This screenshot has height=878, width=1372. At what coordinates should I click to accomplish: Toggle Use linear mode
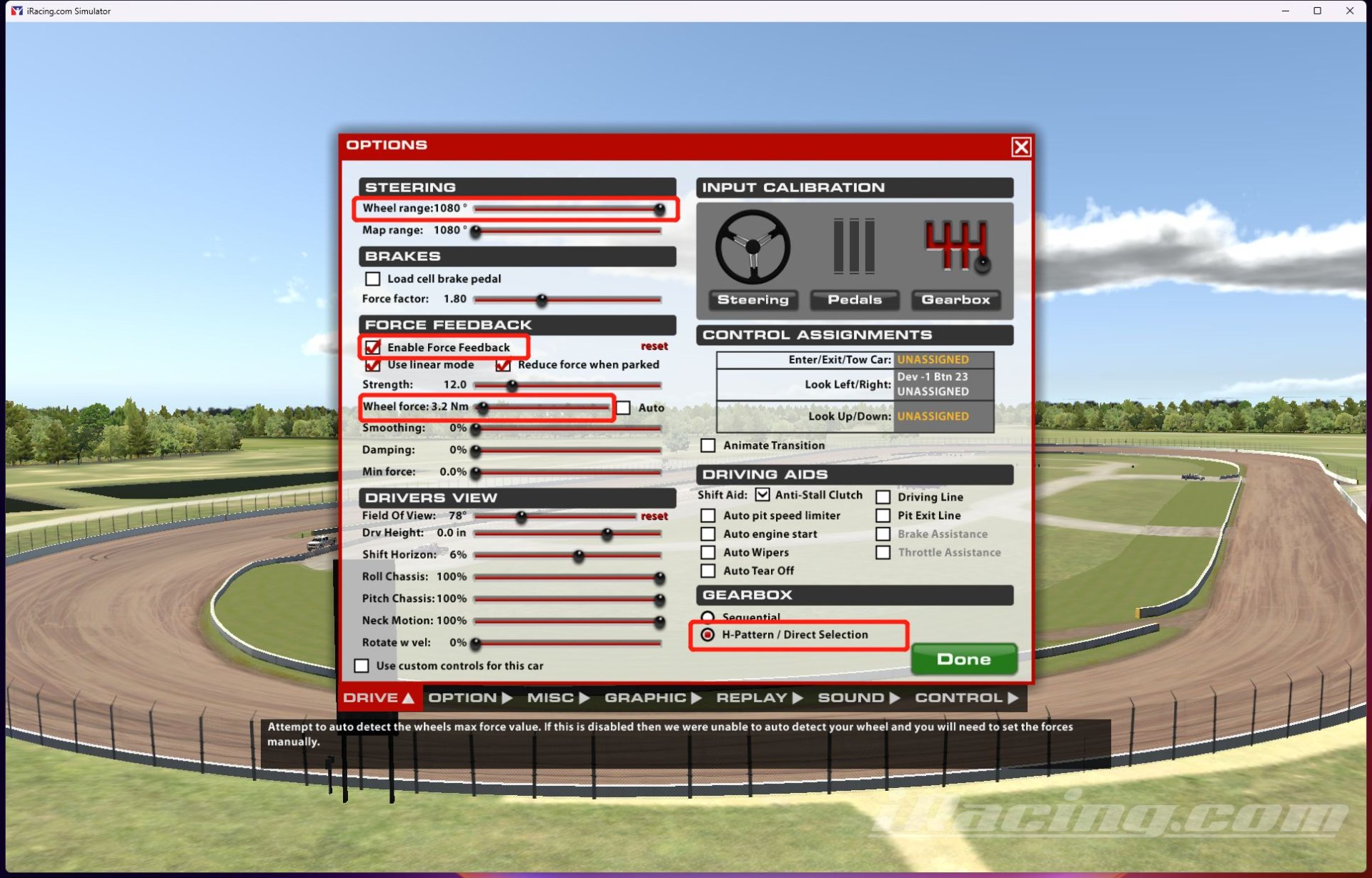point(373,365)
